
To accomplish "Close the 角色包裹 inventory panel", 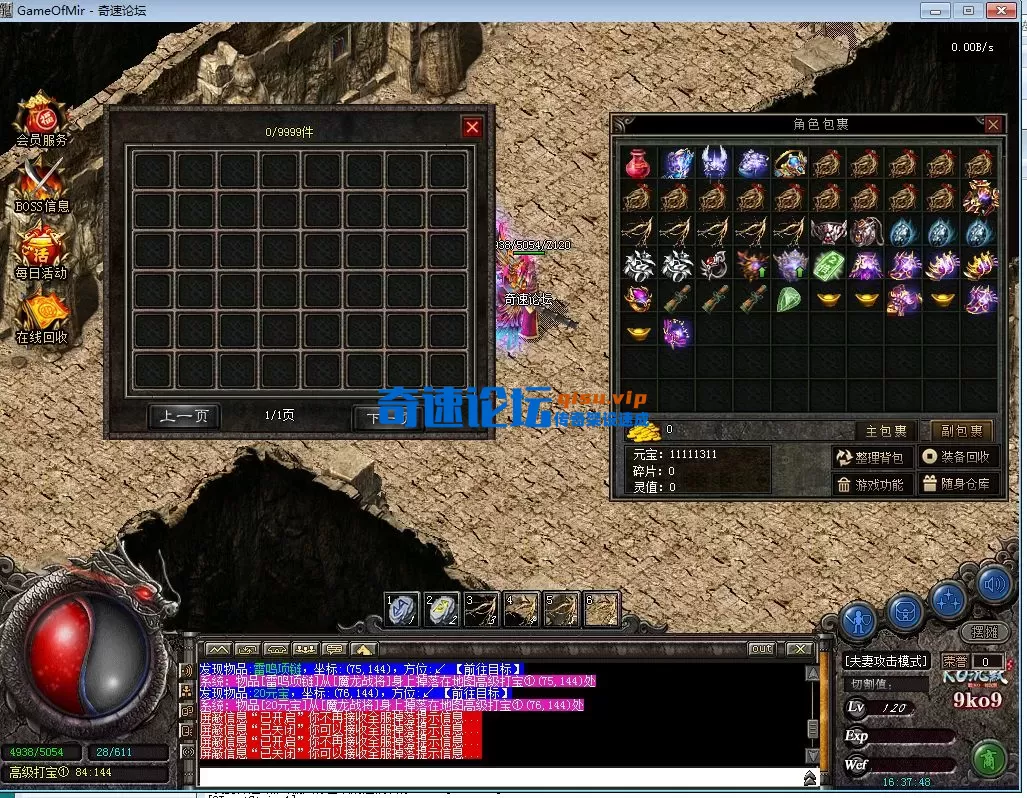I will click(993, 124).
